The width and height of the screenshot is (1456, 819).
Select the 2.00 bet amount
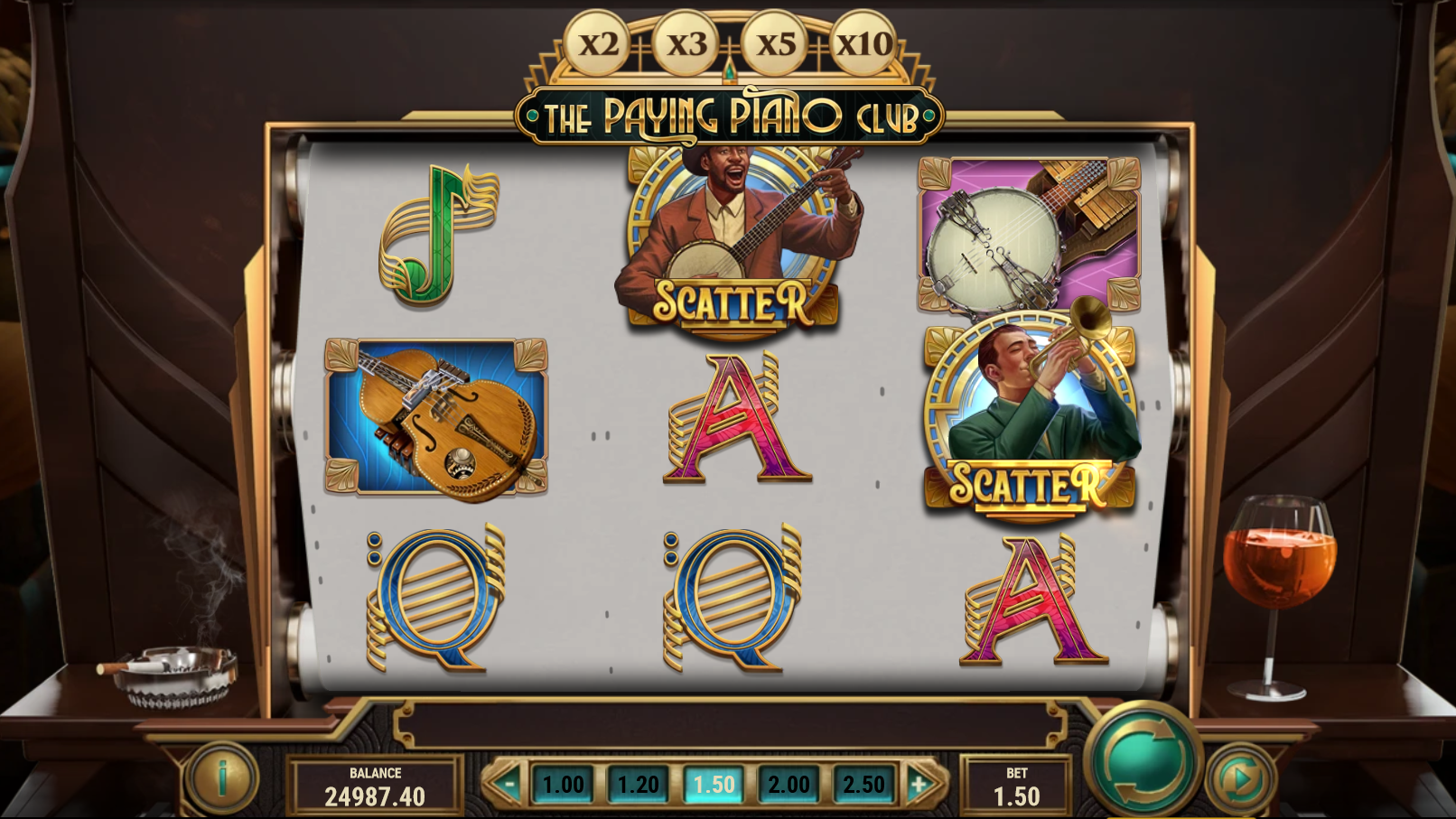pyautogui.click(x=786, y=785)
